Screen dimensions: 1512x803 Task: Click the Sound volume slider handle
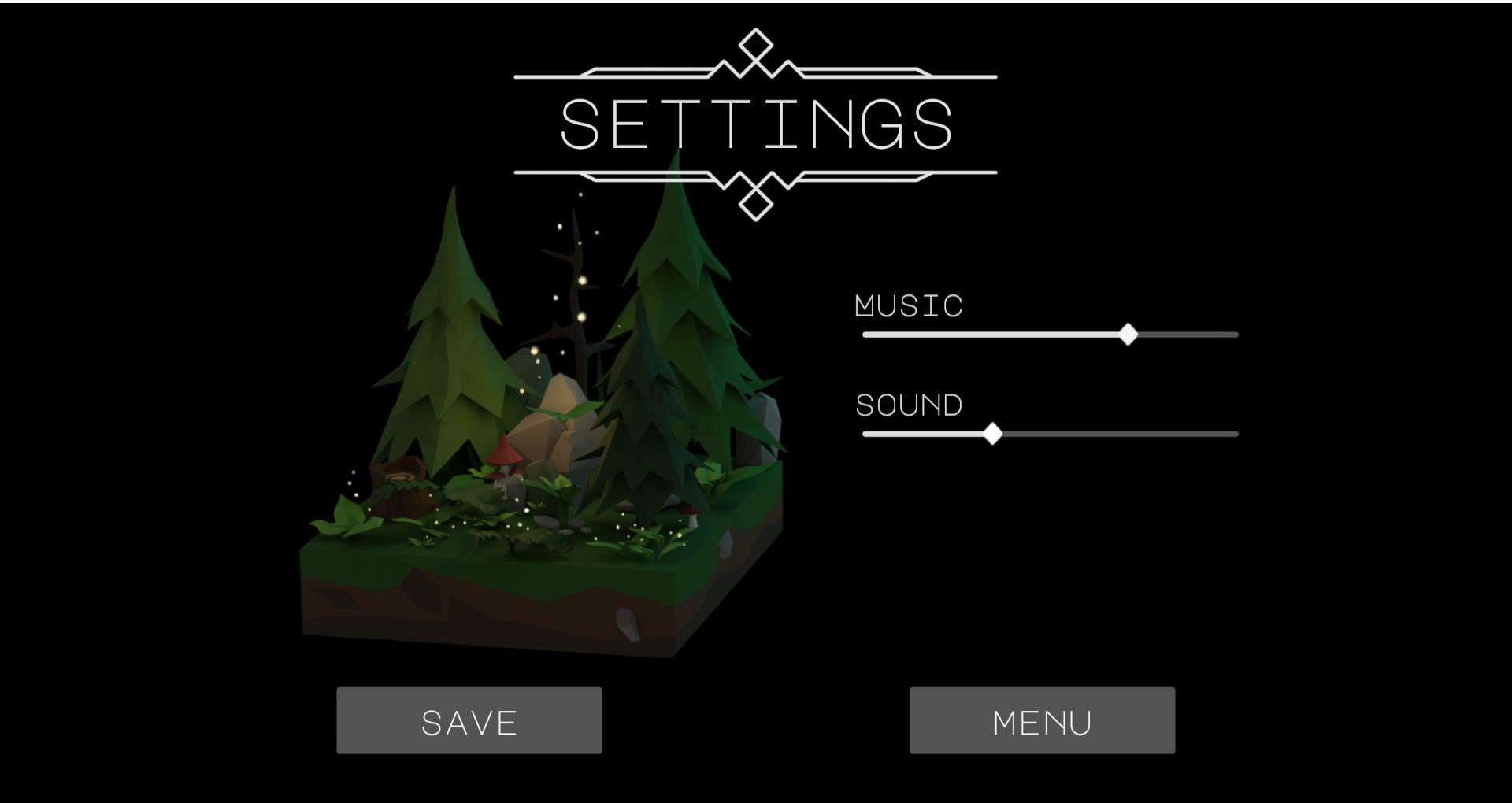tap(992, 434)
